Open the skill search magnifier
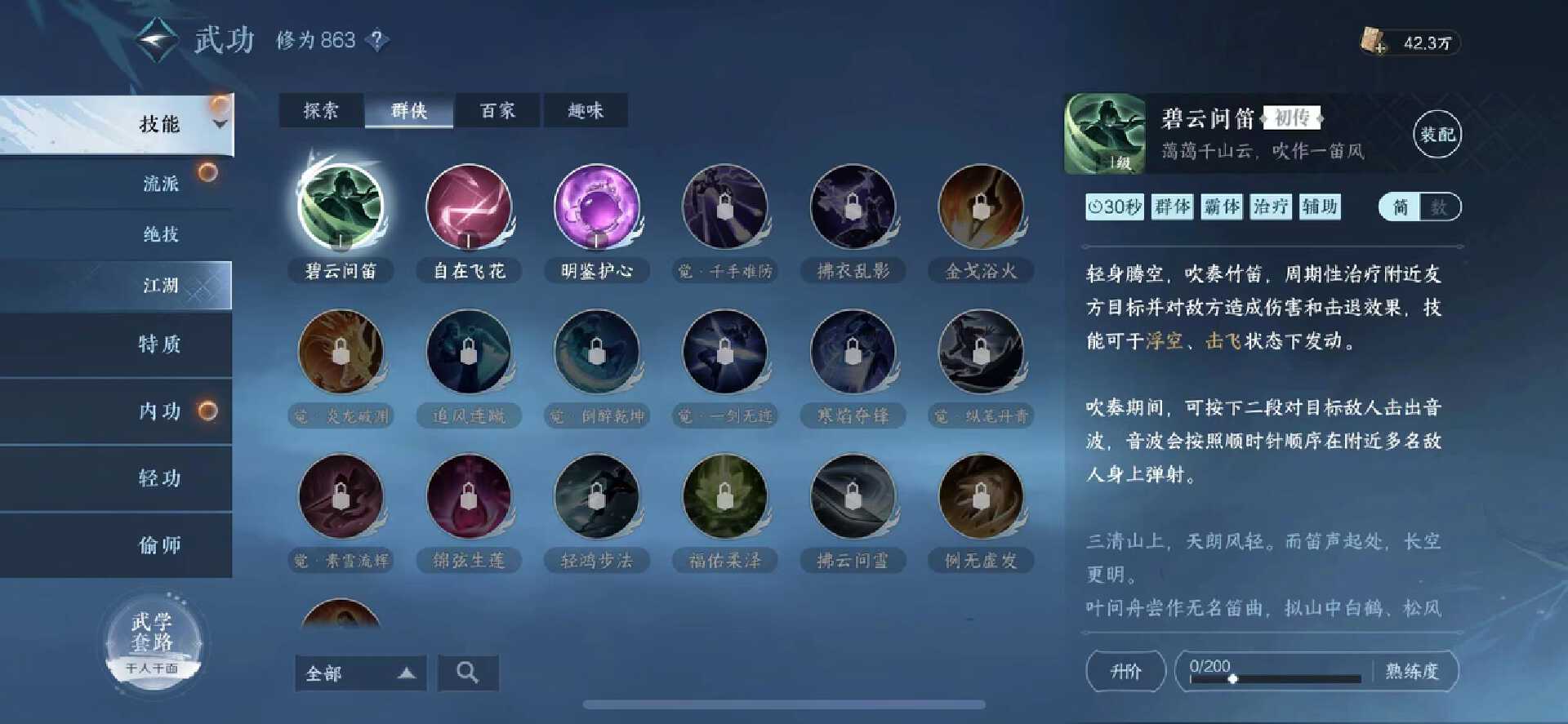The image size is (1568, 724). click(468, 673)
